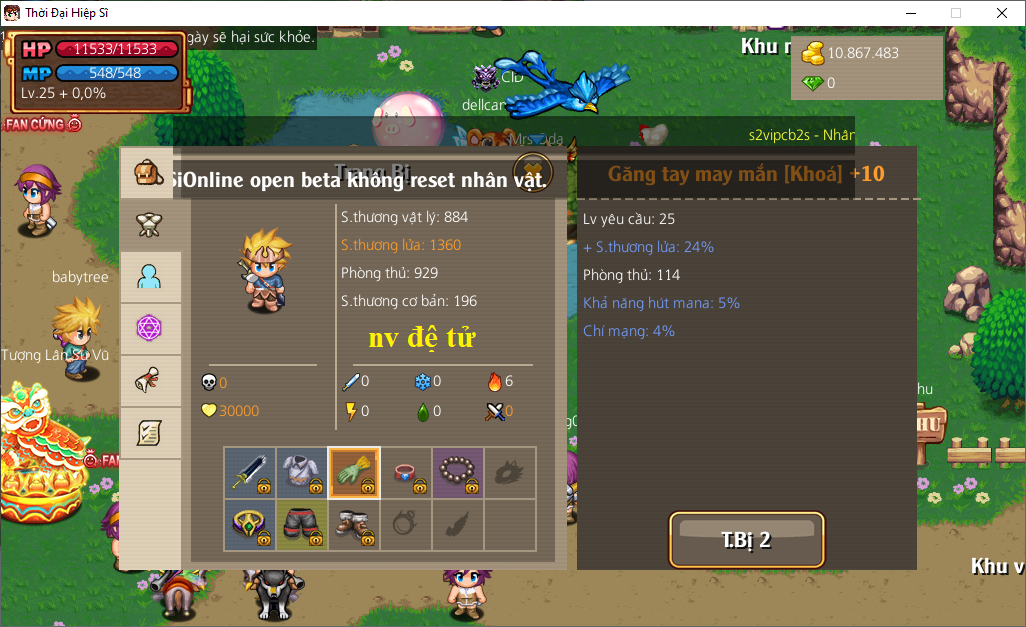Select the white armor shirt slot
The height and width of the screenshot is (627, 1026).
[302, 472]
